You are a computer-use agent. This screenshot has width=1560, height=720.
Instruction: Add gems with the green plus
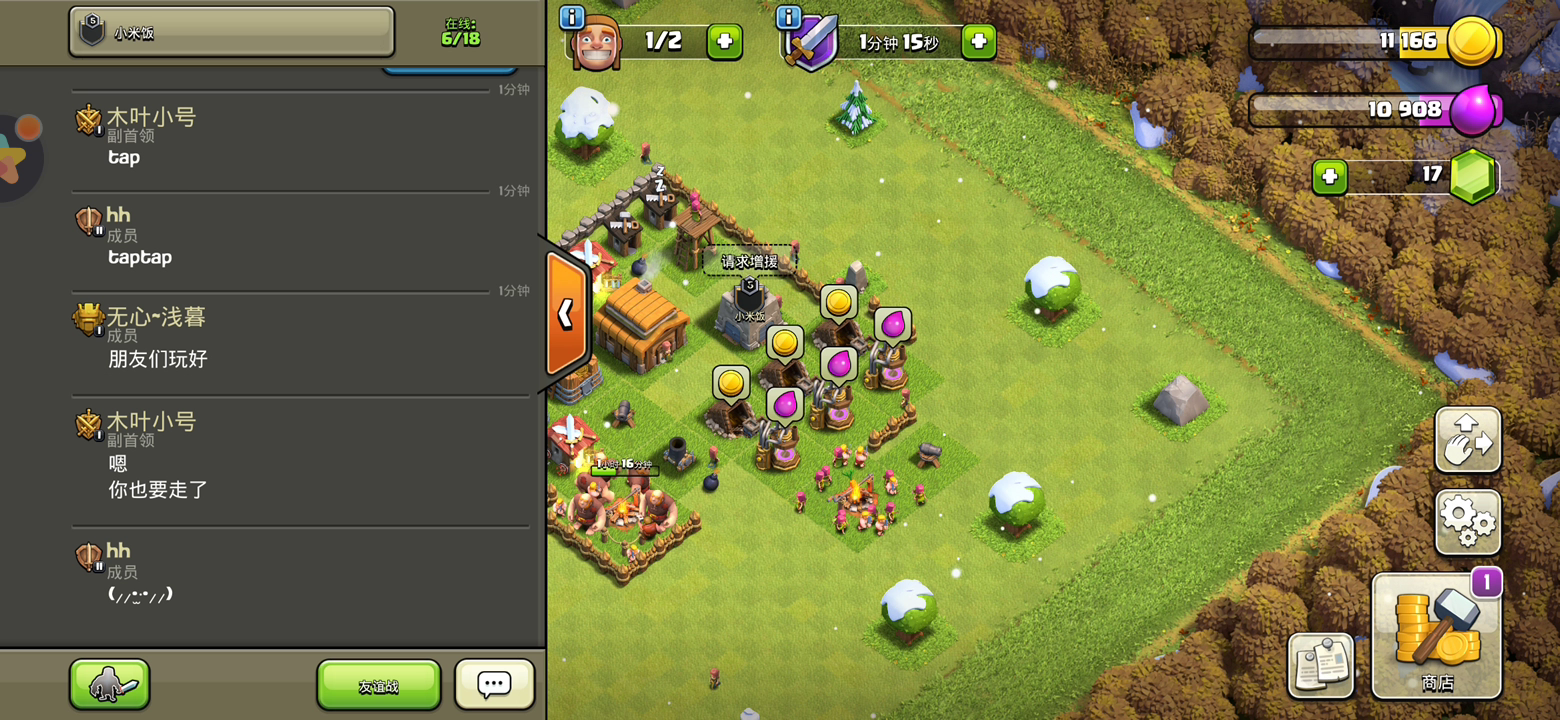(x=1329, y=177)
